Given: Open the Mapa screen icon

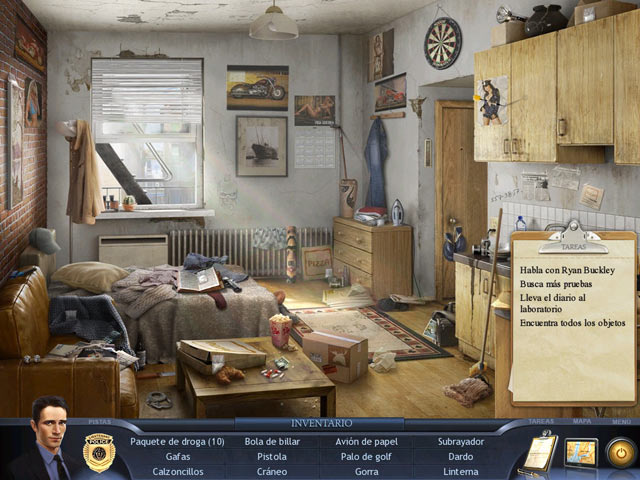Looking at the screenshot, I should 581,453.
